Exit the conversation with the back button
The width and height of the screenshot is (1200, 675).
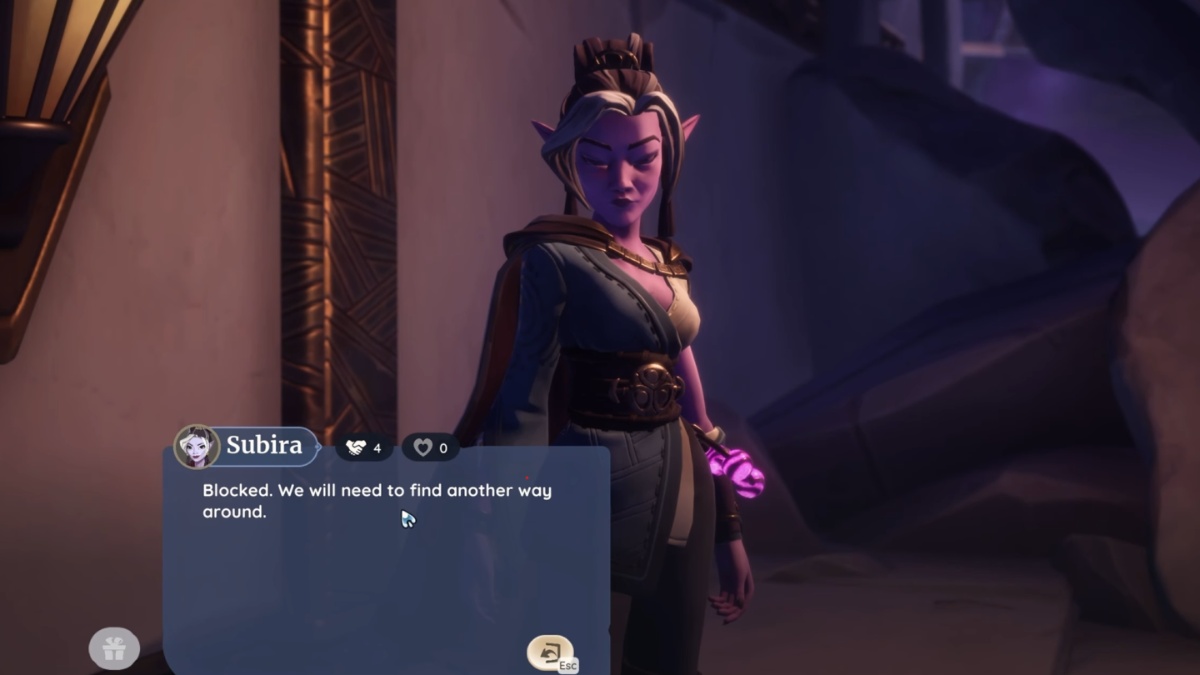(x=550, y=652)
